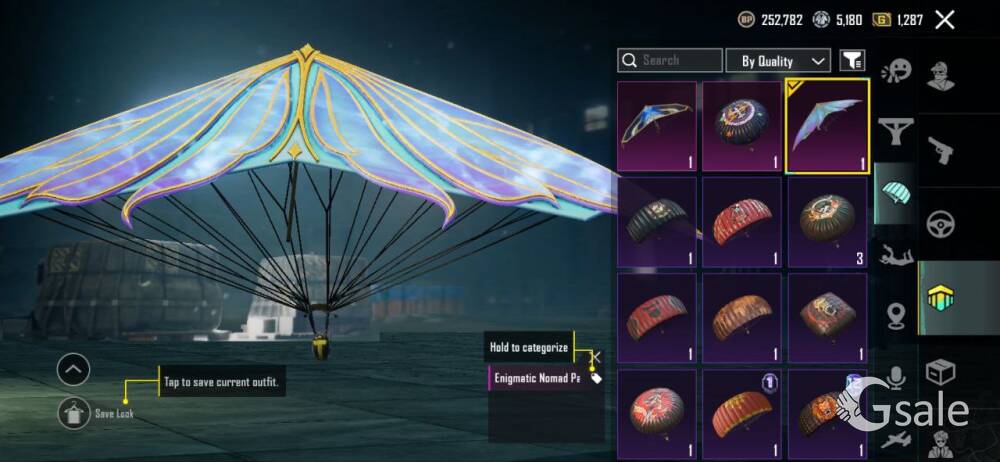Open the By Quality sort dropdown
The width and height of the screenshot is (1000, 462).
[x=778, y=61]
